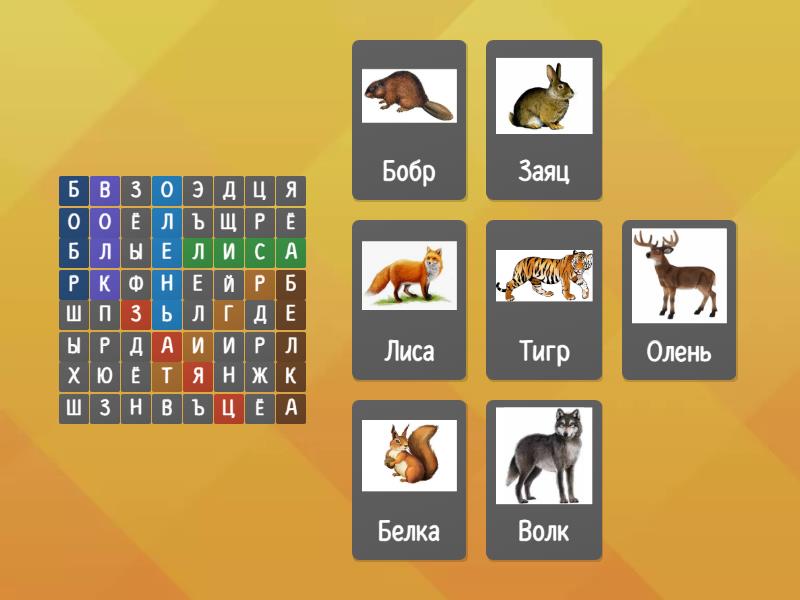Click the letter Х tile
This screenshot has height=600, width=800.
click(73, 377)
